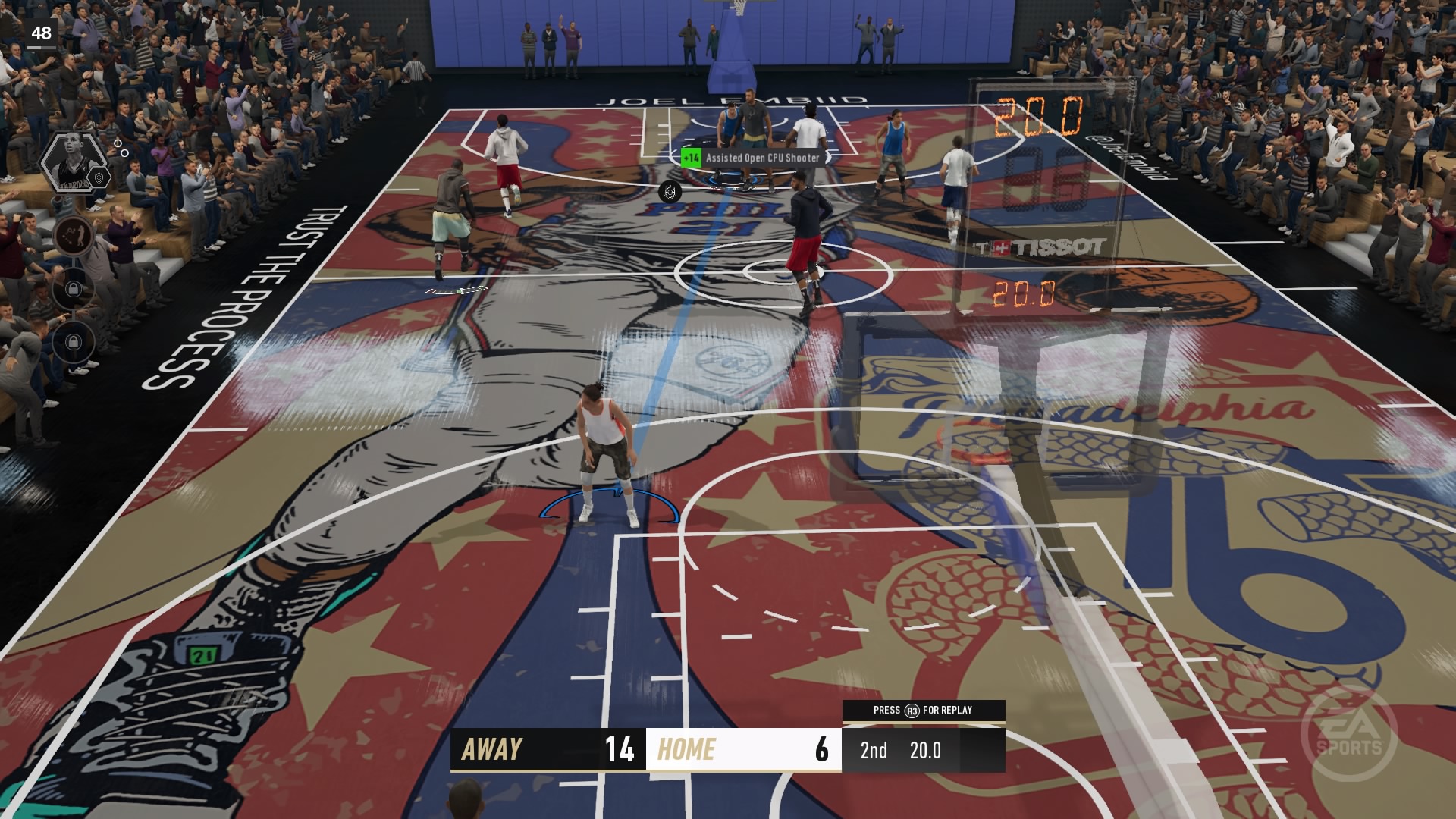This screenshot has height=819, width=1456.
Task: Enable the green +14 score boost marker
Action: [x=691, y=158]
